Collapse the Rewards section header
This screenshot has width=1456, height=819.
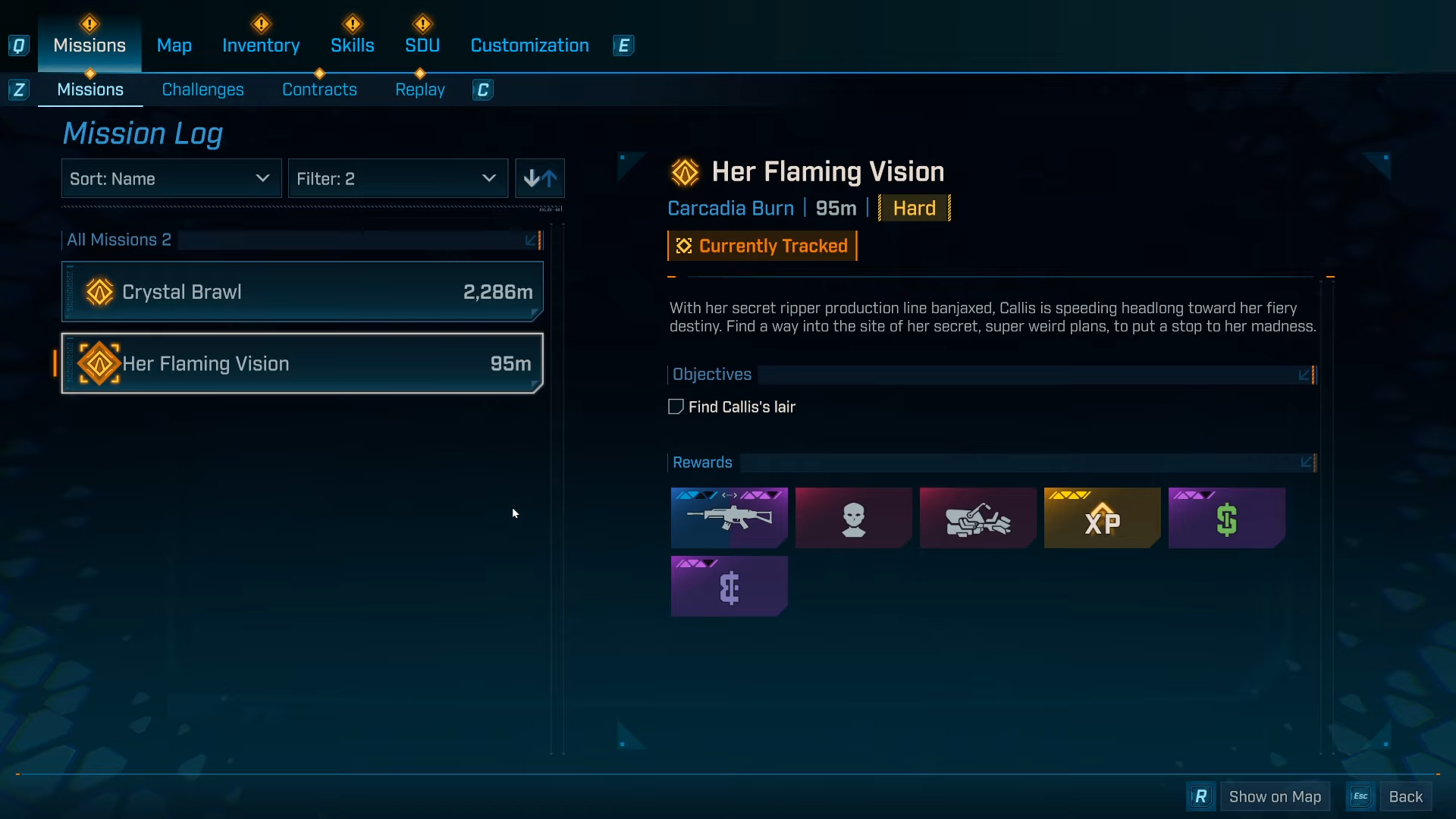[1307, 463]
